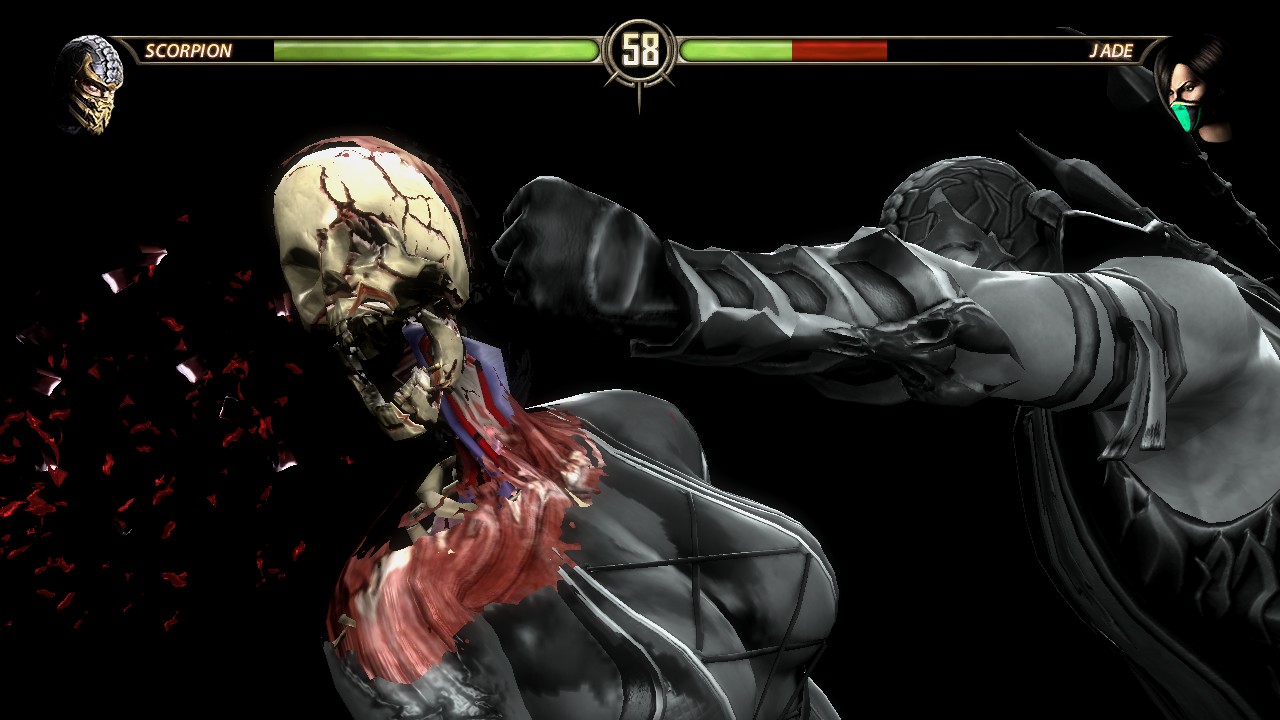This screenshot has height=720, width=1280.
Task: Select Jade's character portrait
Action: [x=1192, y=88]
